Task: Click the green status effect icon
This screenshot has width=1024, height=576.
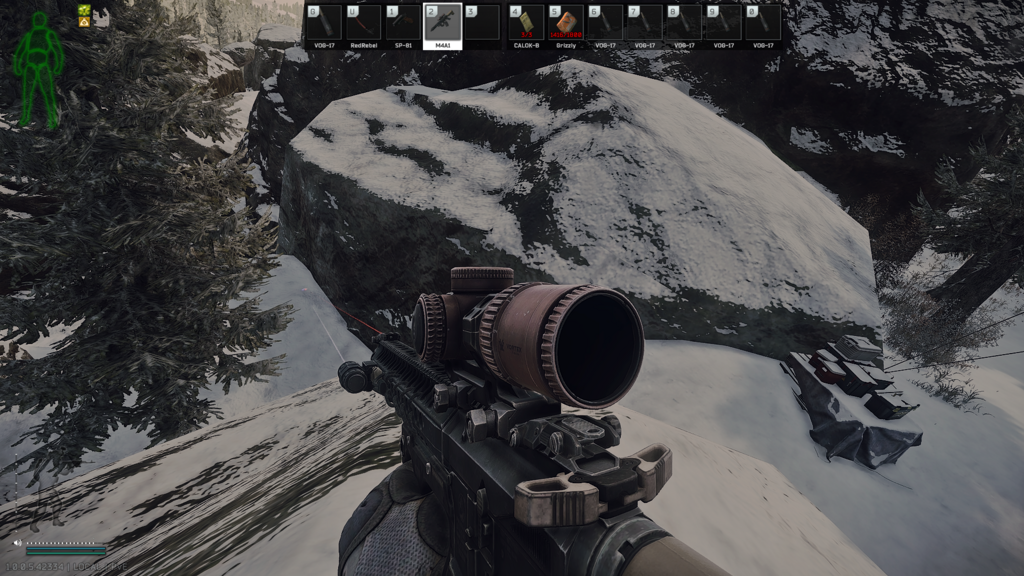Action: click(85, 9)
